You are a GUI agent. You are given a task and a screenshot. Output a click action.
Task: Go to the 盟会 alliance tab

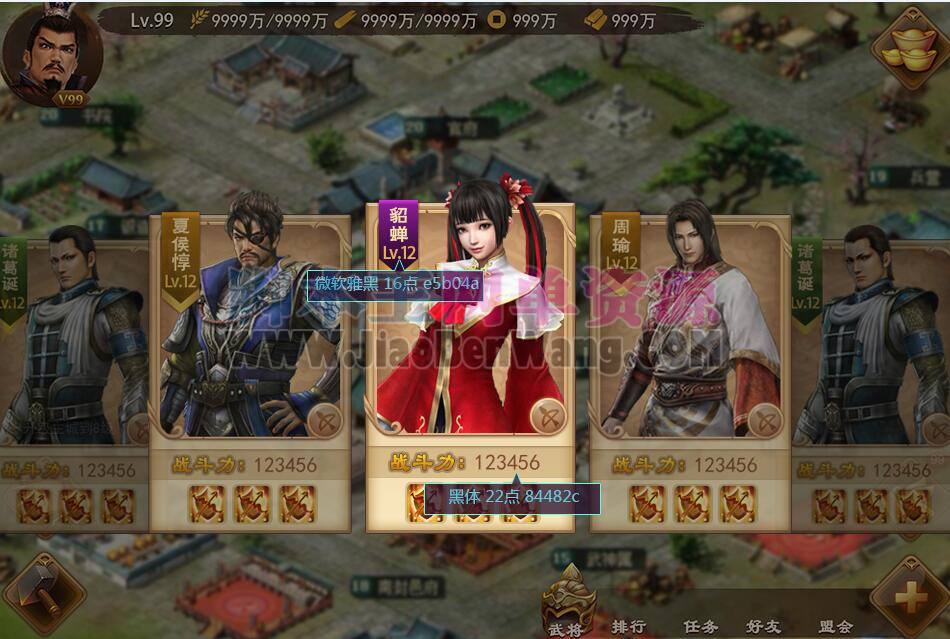[x=835, y=626]
